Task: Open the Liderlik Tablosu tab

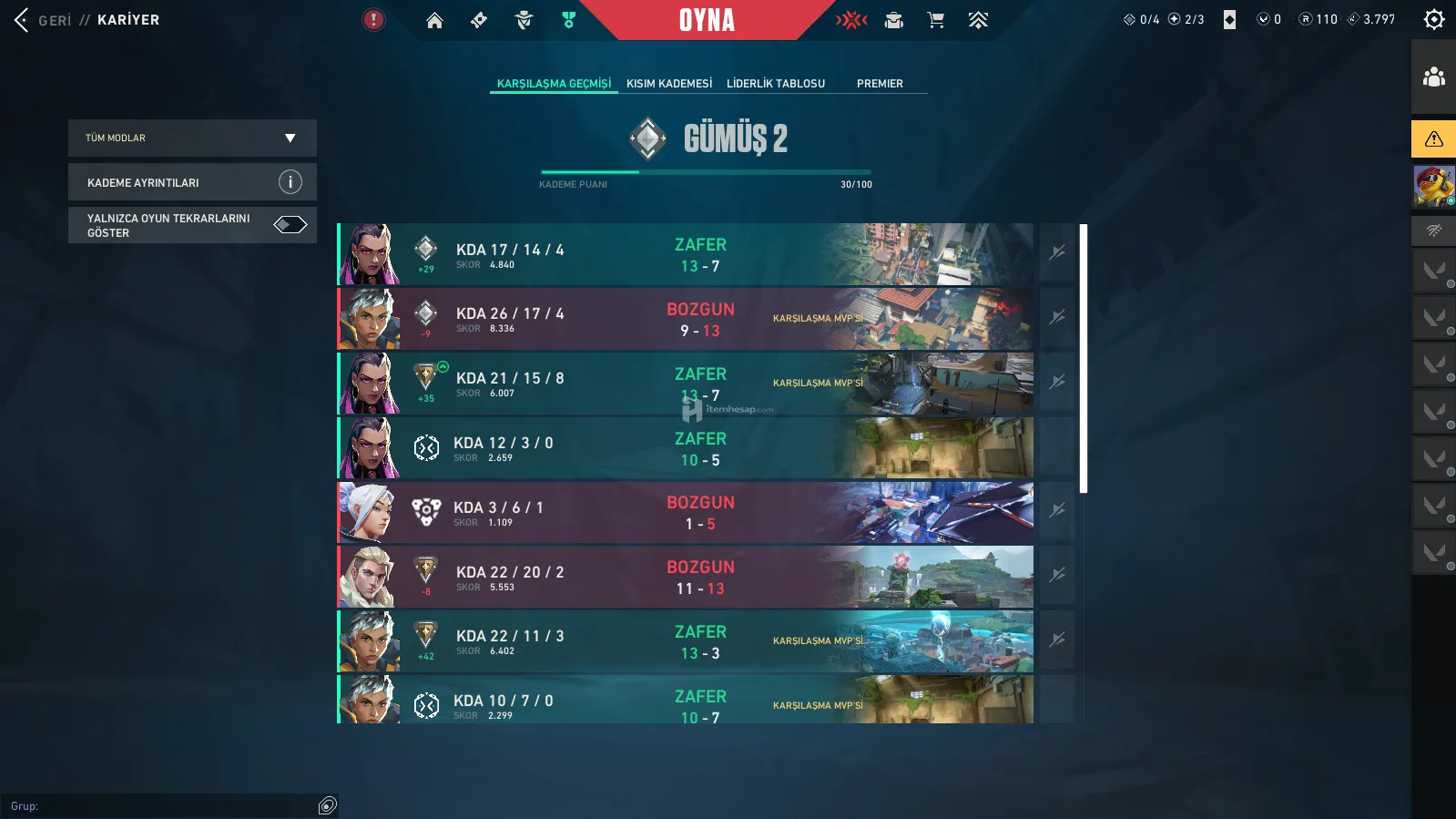Action: click(x=776, y=84)
